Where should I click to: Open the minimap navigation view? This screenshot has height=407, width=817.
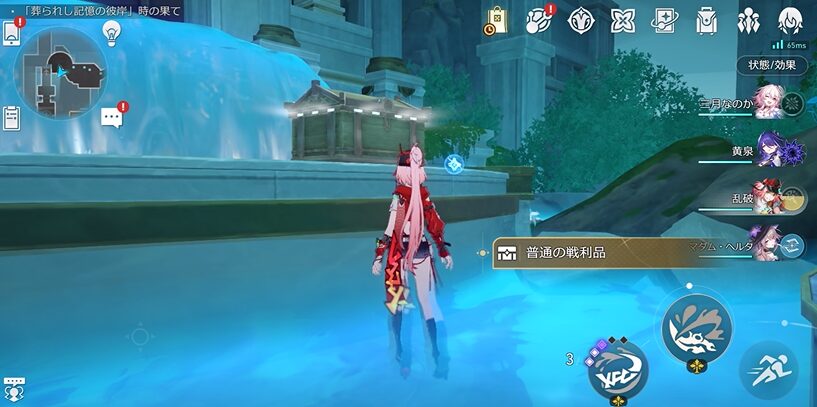point(61,72)
